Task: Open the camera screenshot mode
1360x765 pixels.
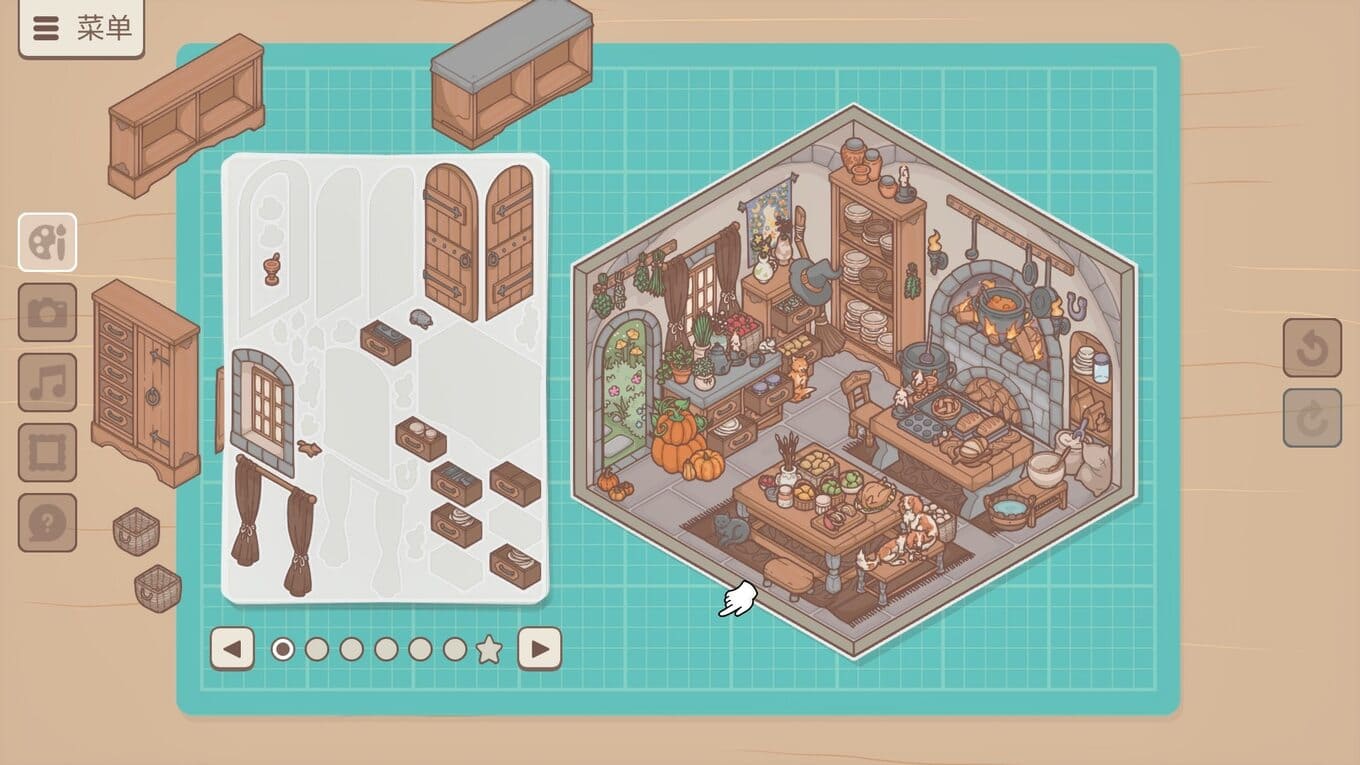Action: click(x=47, y=312)
